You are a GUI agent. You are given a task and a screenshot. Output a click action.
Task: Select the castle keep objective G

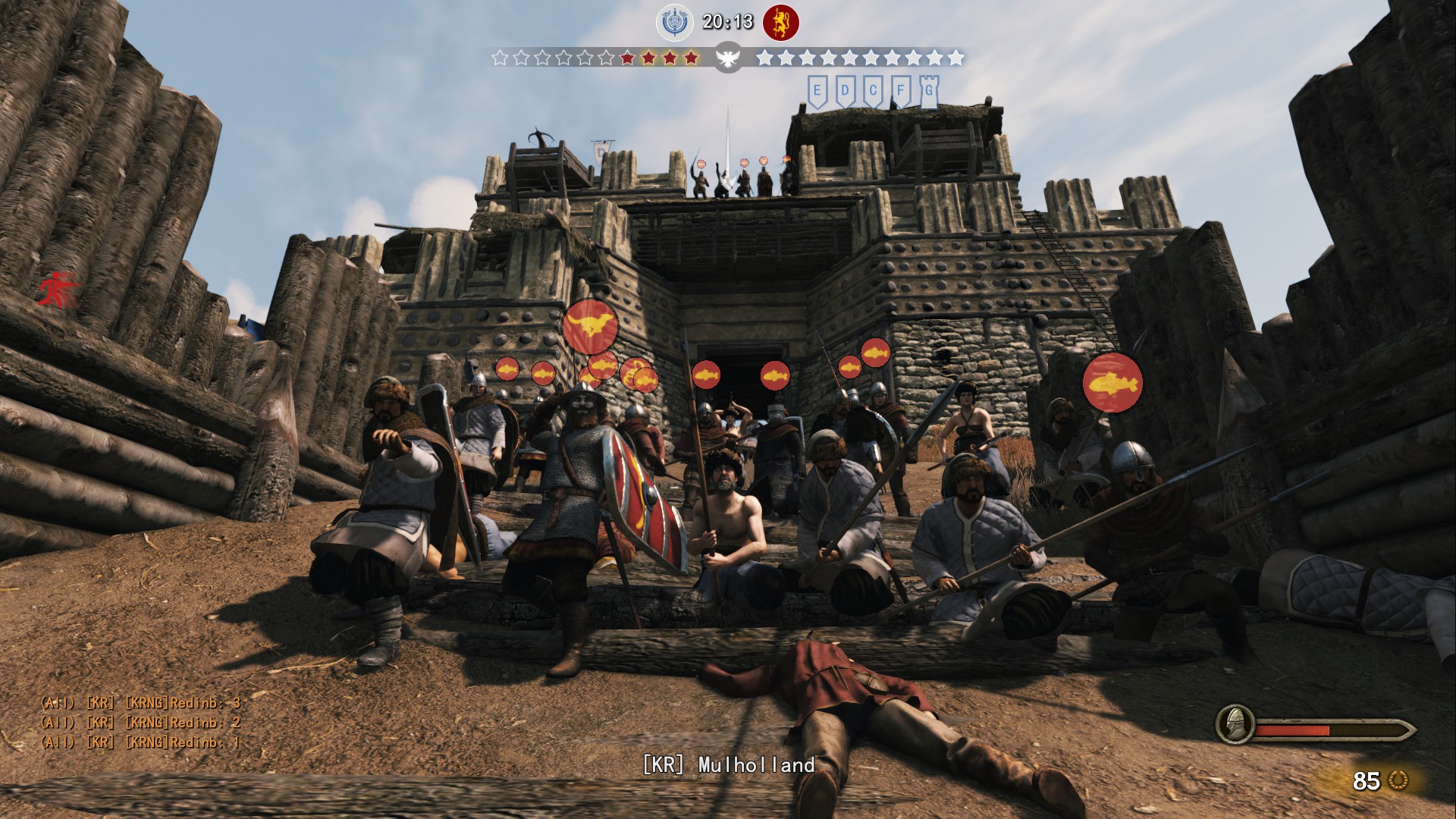coord(929,90)
